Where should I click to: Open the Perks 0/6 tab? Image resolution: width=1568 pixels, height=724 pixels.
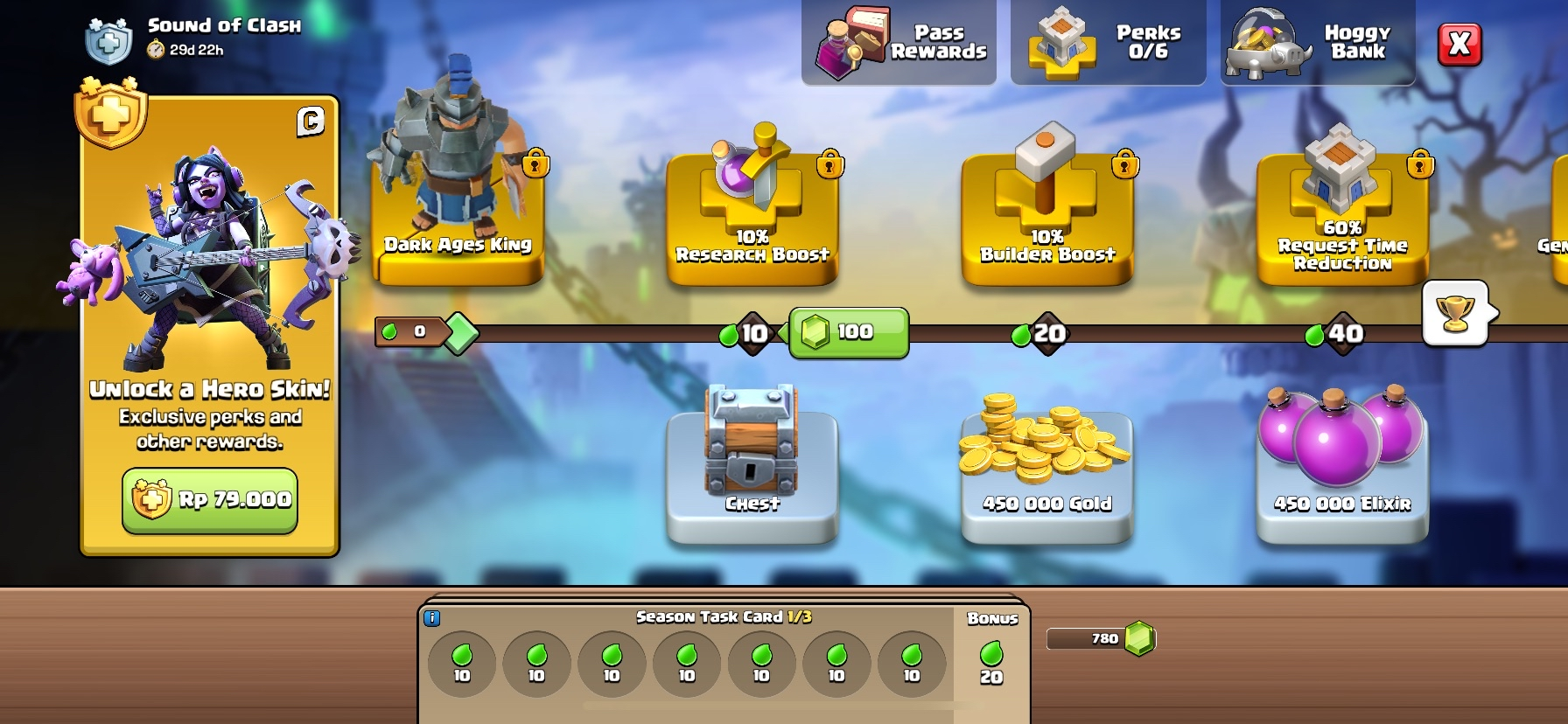(1109, 43)
